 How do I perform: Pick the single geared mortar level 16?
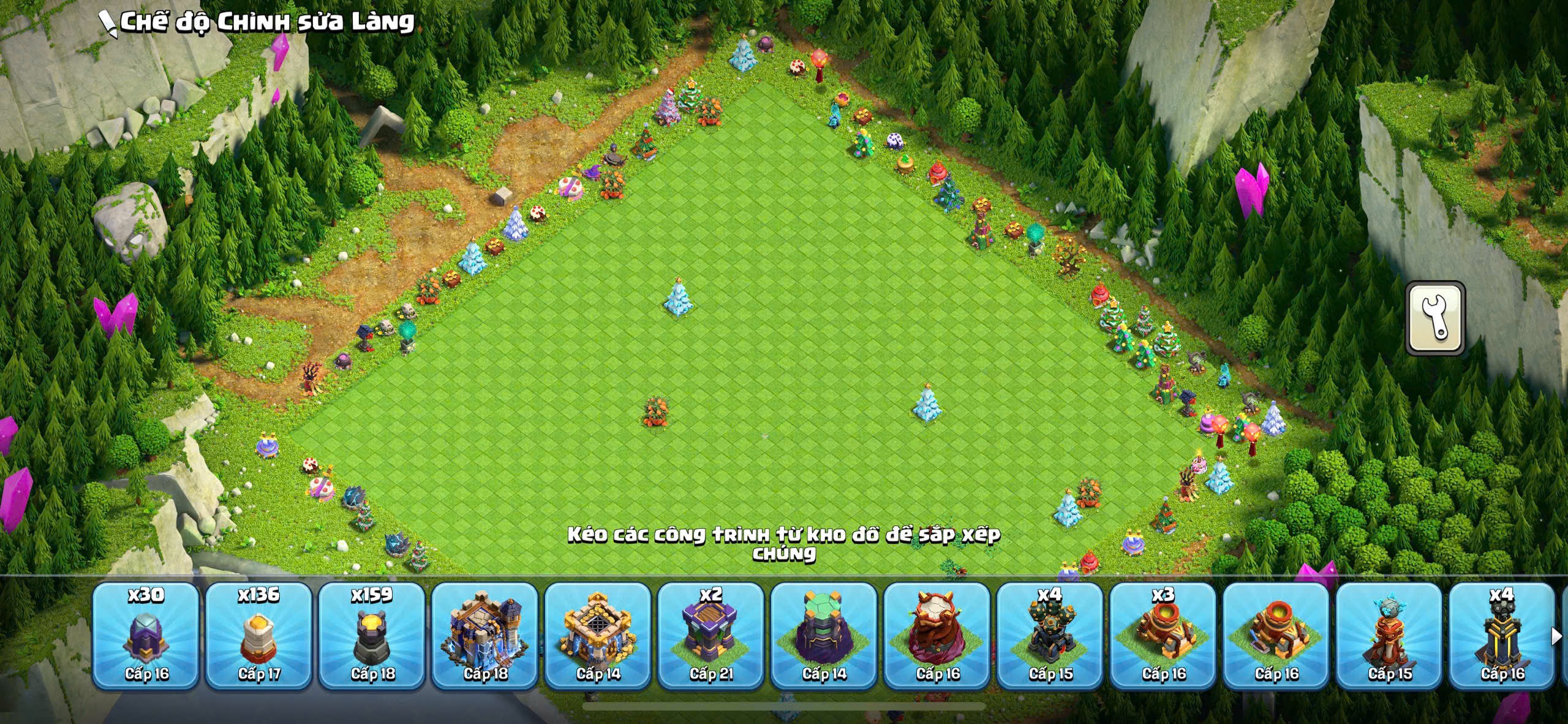coord(1276,636)
